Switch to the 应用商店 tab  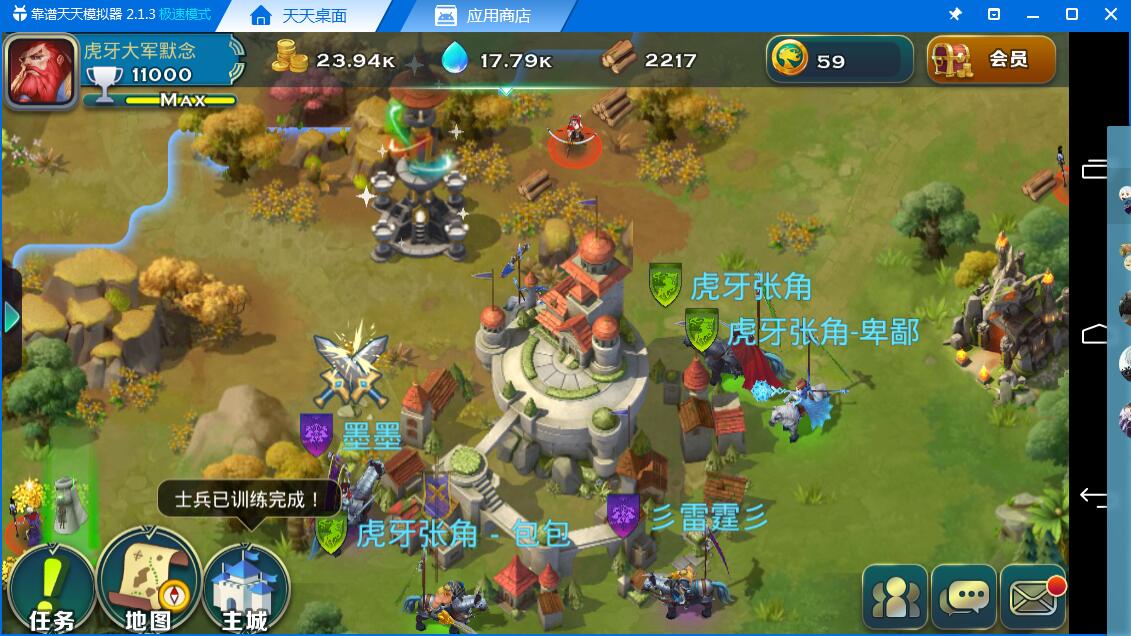(x=484, y=16)
